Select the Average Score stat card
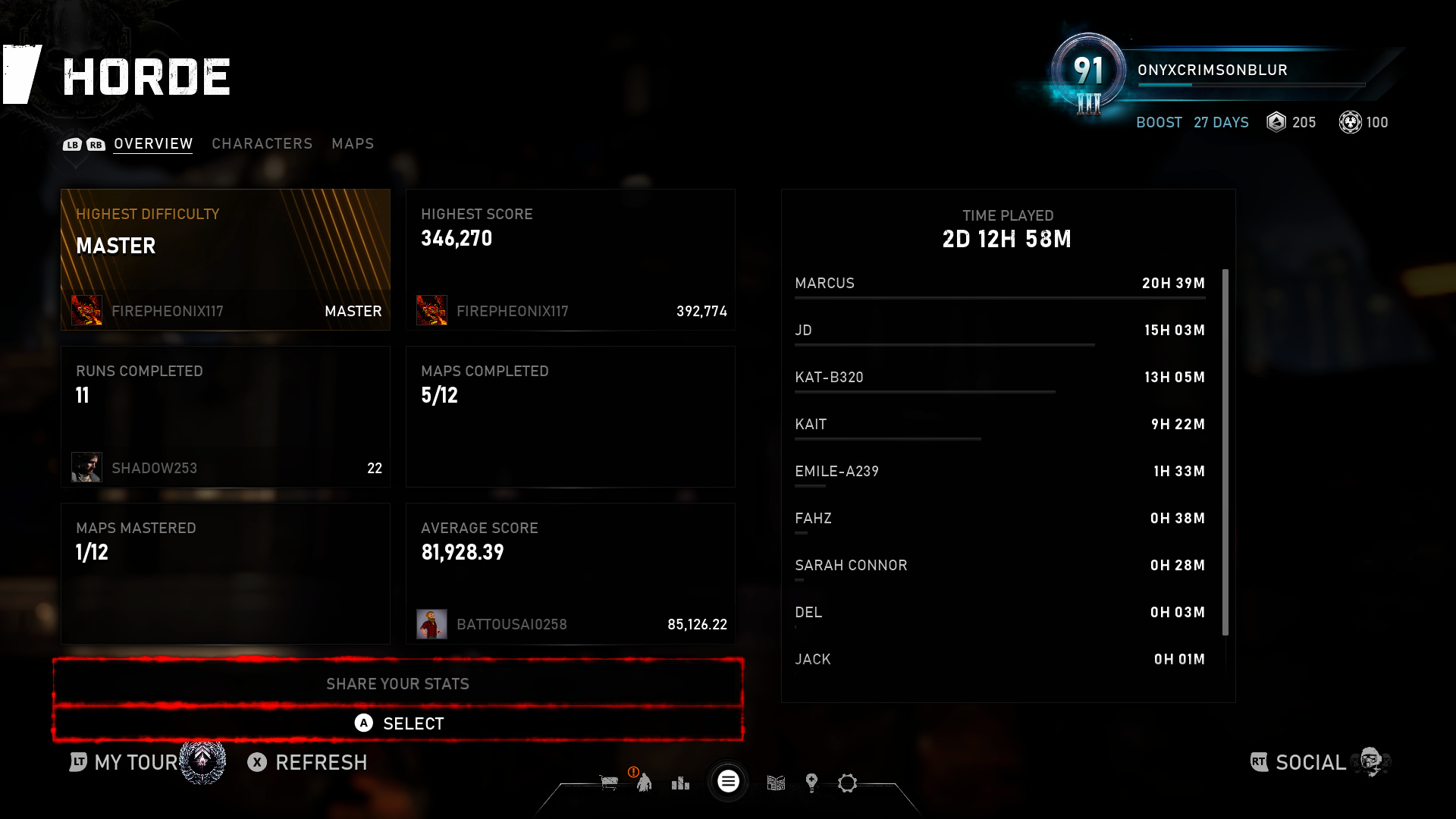 (x=570, y=573)
